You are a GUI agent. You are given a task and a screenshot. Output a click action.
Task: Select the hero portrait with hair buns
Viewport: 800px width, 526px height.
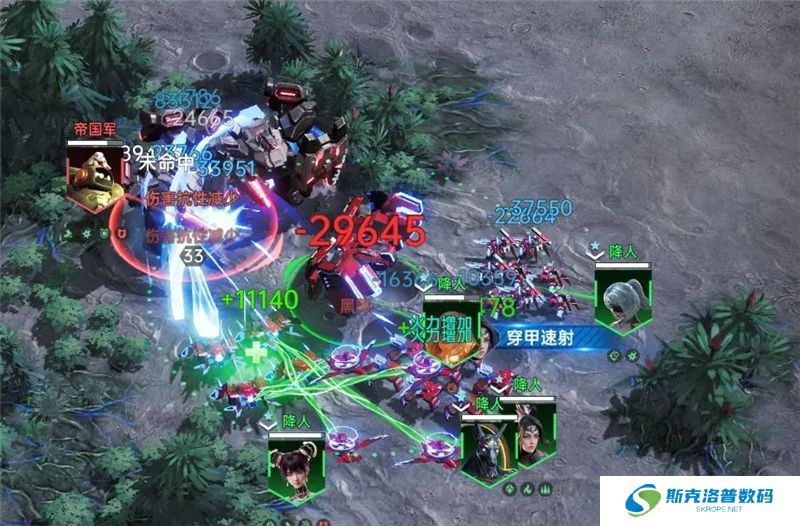[x=297, y=467]
